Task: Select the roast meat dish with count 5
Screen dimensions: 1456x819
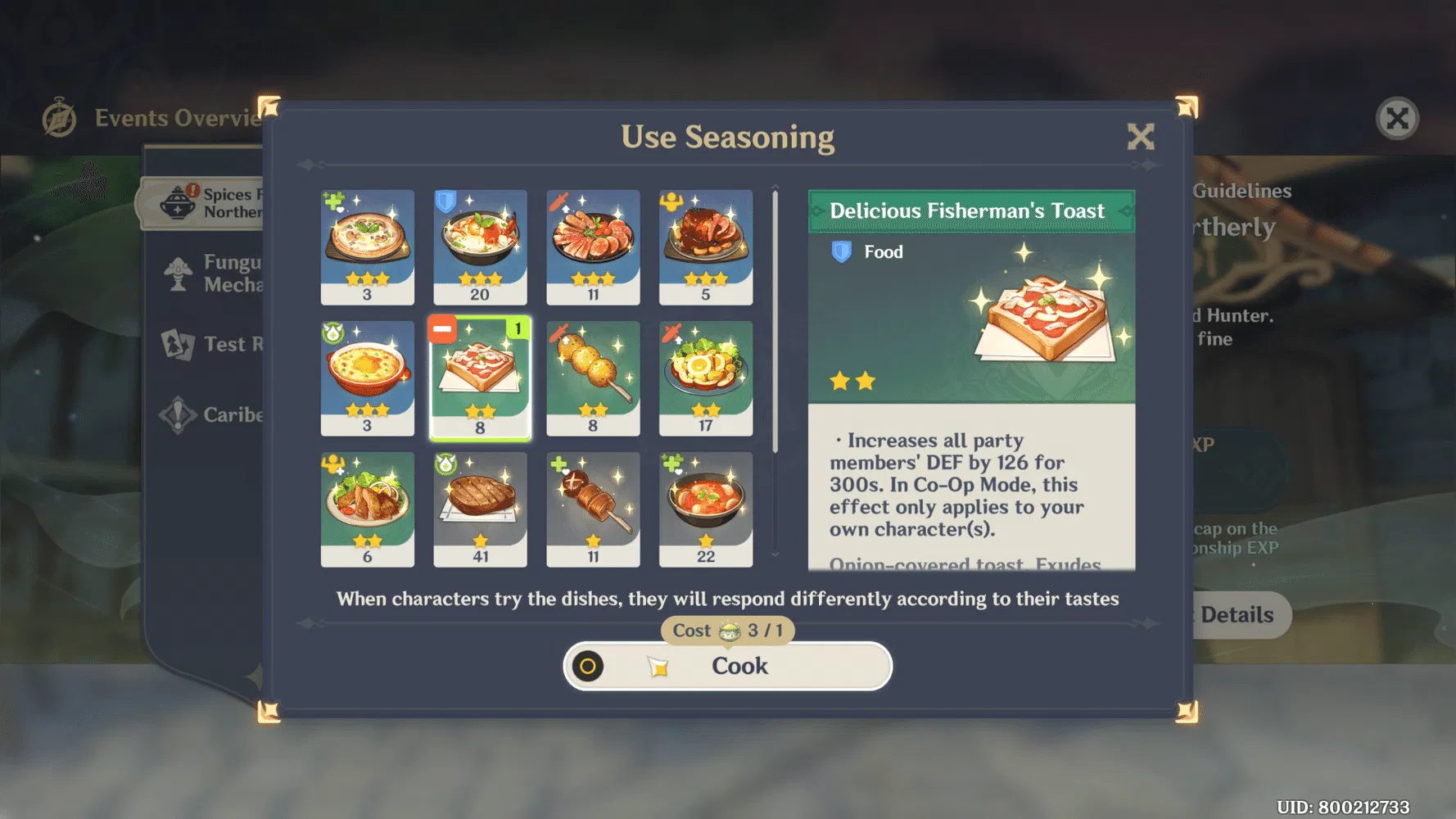Action: pyautogui.click(x=705, y=245)
